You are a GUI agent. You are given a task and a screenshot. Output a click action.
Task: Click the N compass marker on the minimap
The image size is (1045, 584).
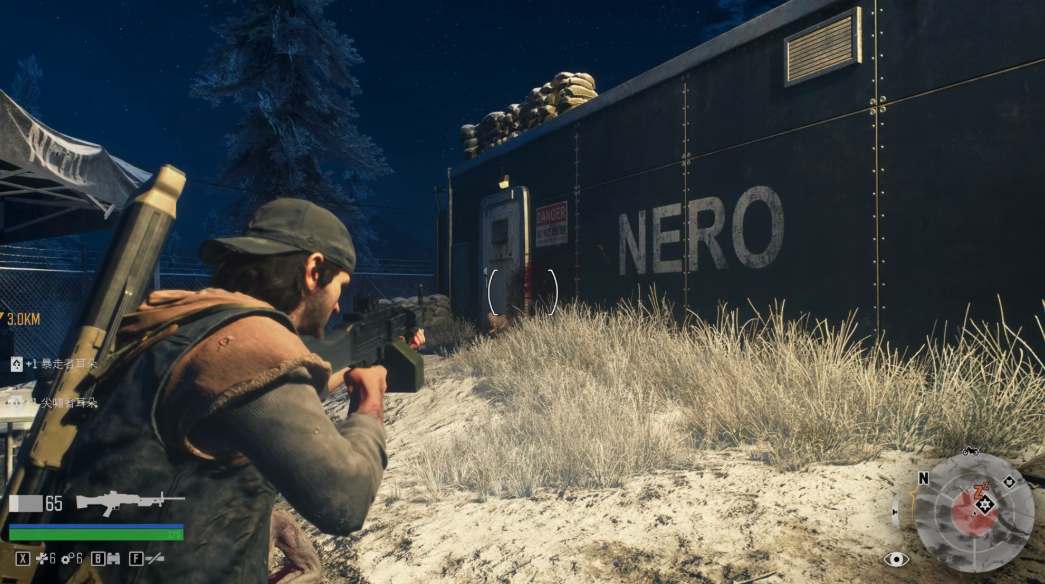point(923,479)
